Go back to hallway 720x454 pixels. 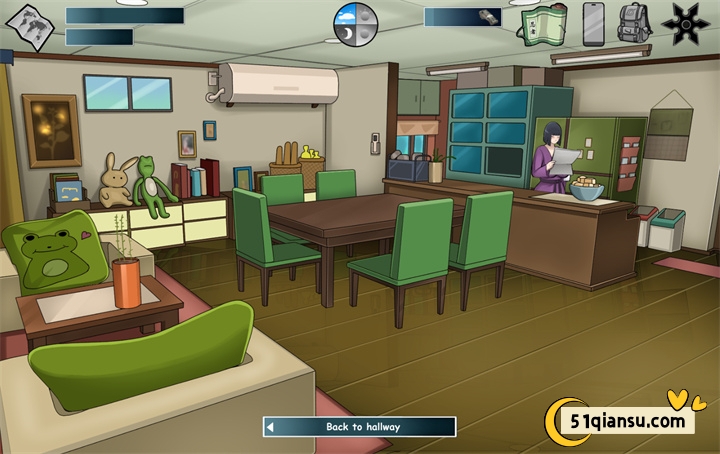pyautogui.click(x=360, y=427)
